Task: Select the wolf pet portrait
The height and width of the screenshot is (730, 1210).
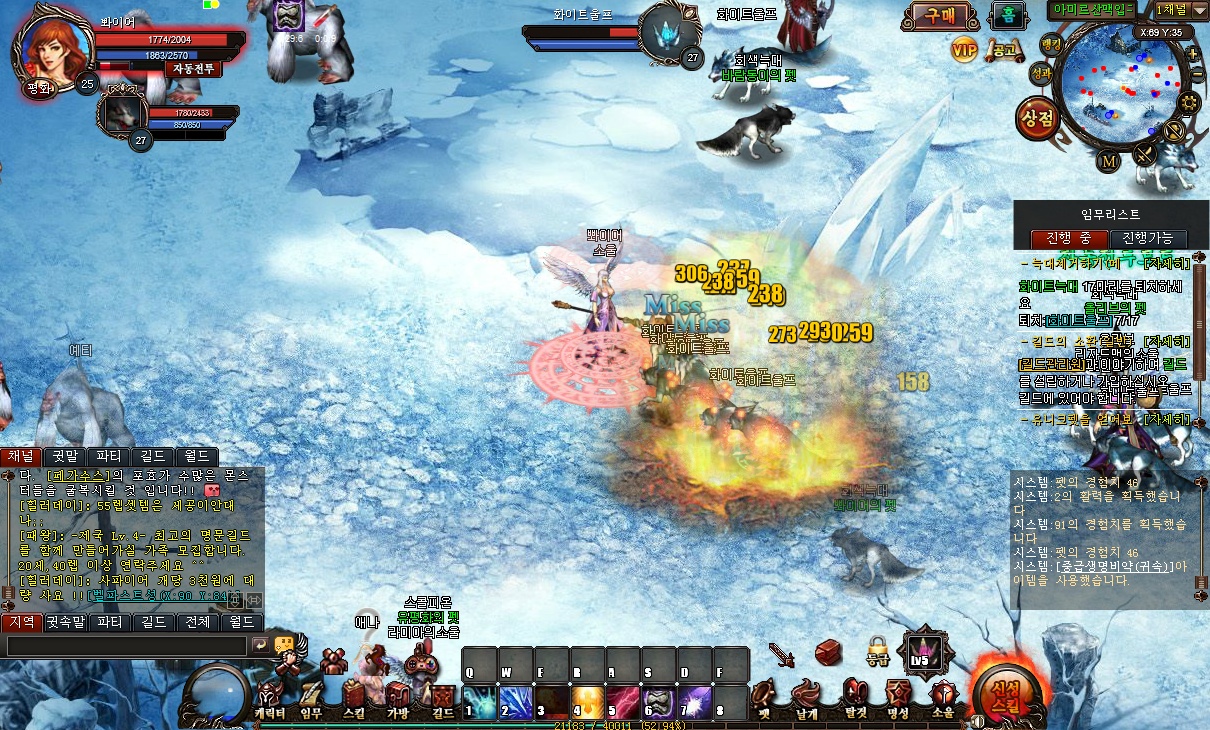Action: click(123, 112)
